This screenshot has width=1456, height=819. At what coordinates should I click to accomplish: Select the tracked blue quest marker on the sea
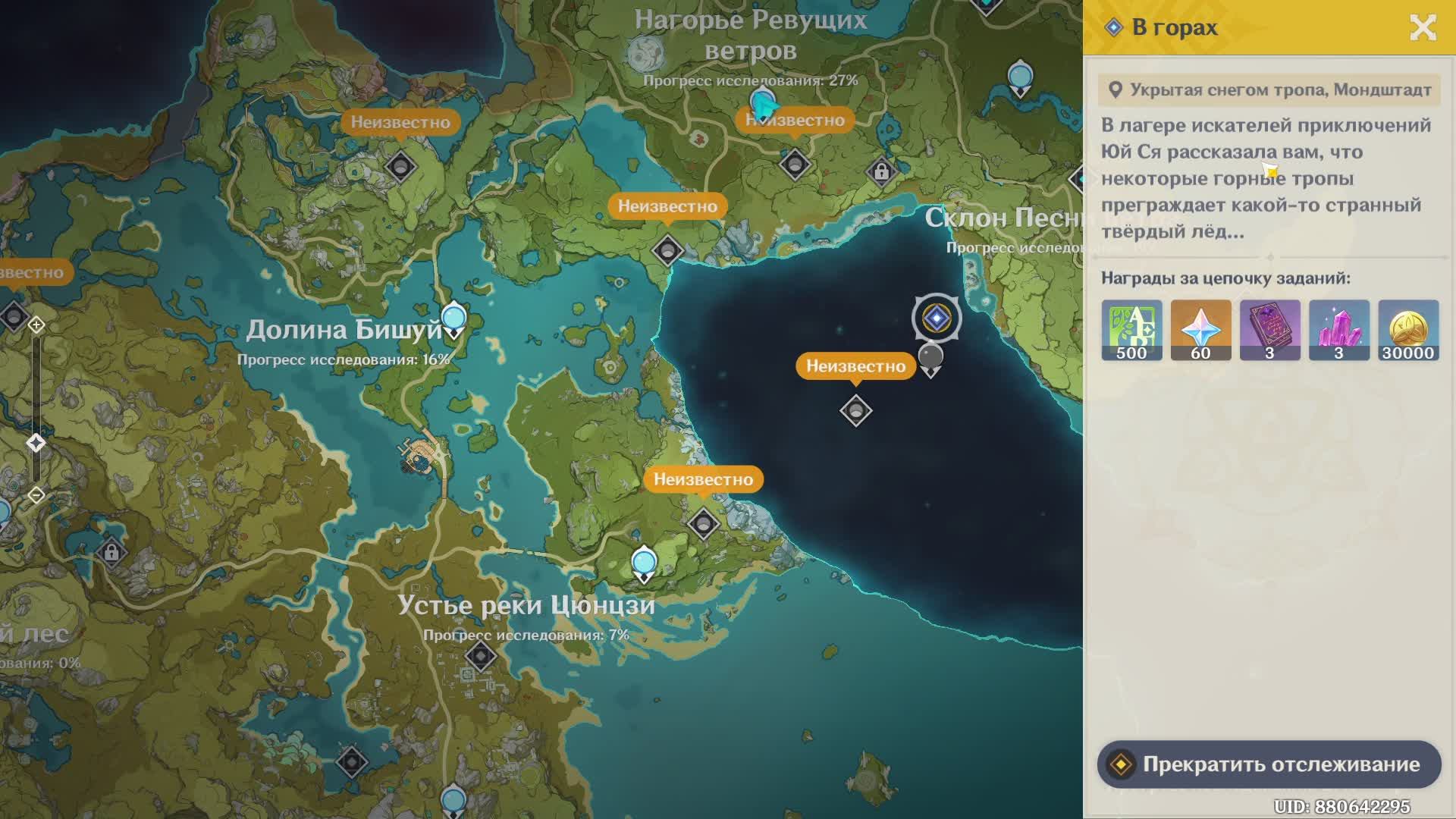point(937,318)
